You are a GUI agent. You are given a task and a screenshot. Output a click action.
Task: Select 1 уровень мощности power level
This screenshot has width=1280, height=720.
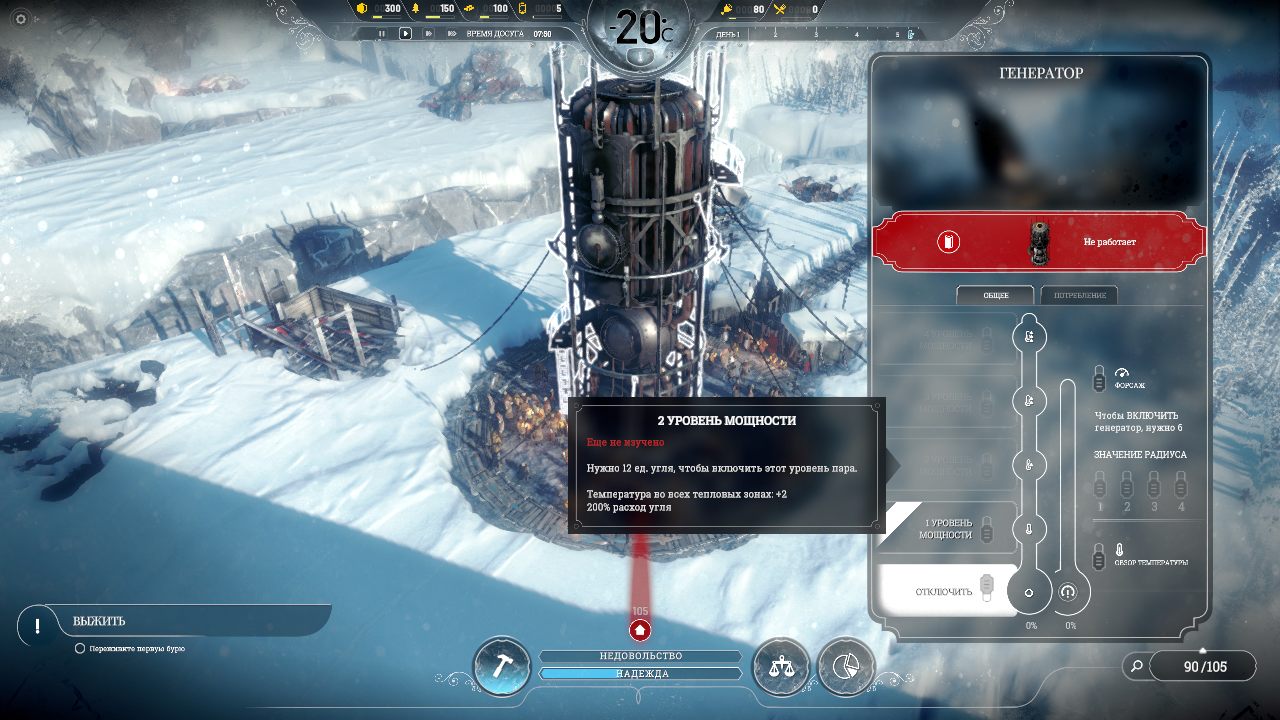click(x=946, y=529)
